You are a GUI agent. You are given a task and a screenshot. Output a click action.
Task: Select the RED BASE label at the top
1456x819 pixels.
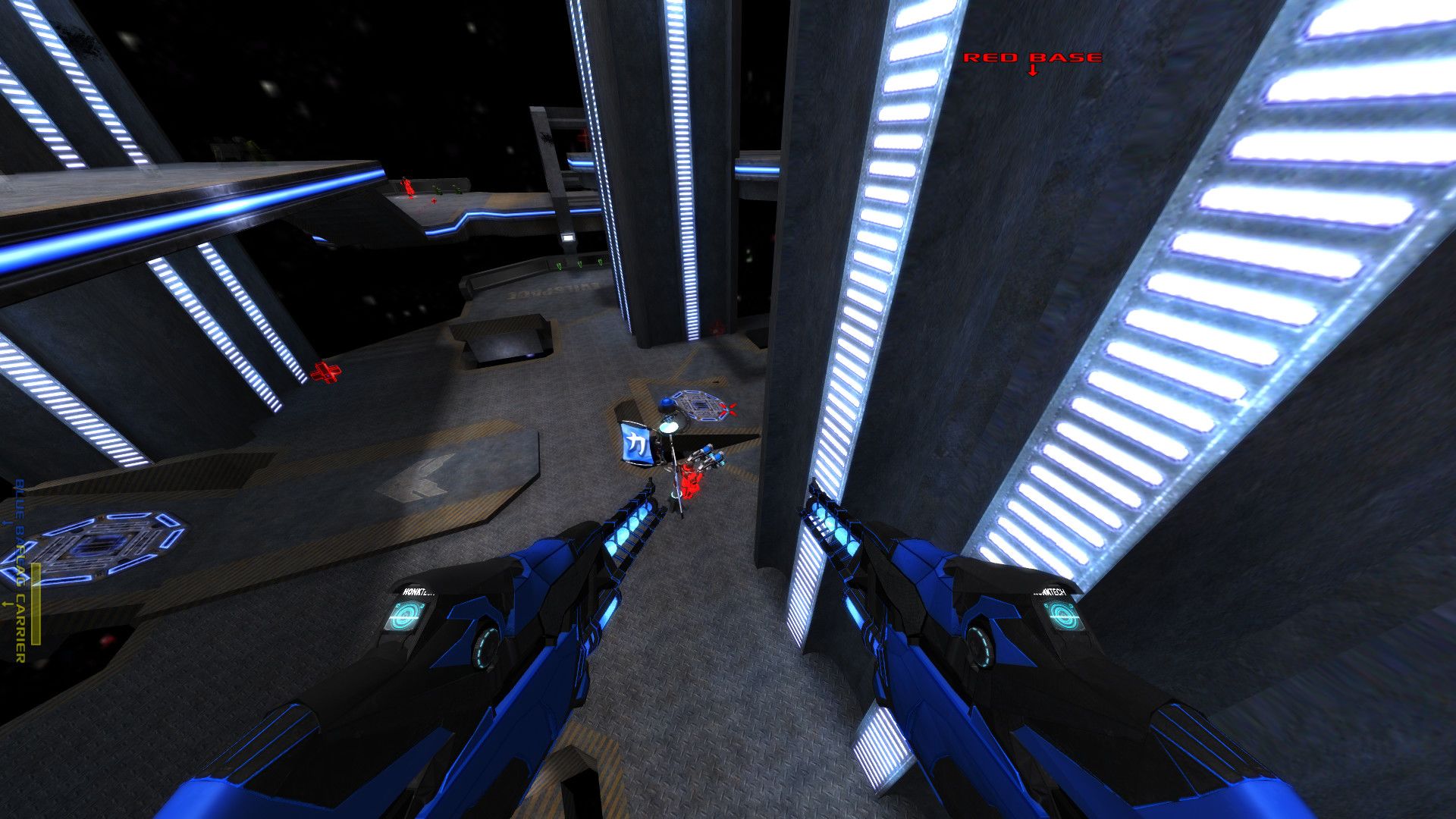(1033, 55)
